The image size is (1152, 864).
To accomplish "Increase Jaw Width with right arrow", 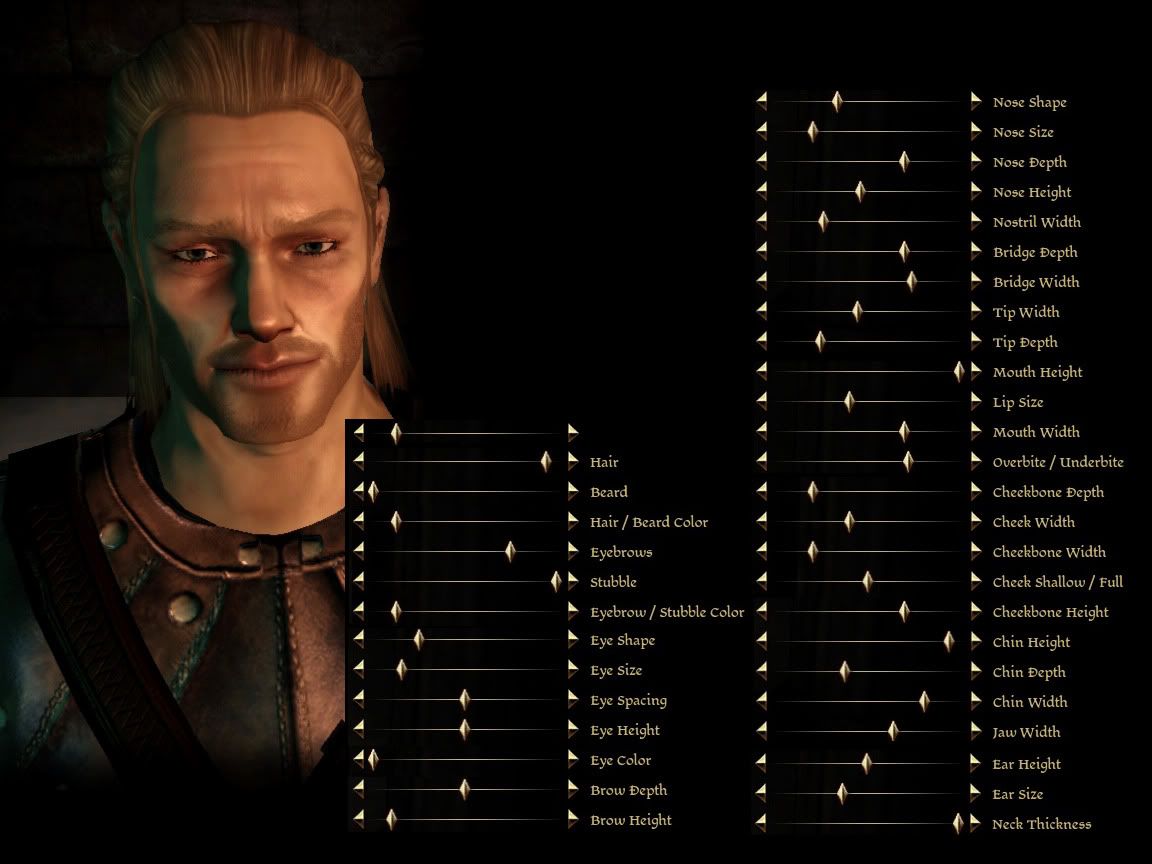I will (976, 731).
